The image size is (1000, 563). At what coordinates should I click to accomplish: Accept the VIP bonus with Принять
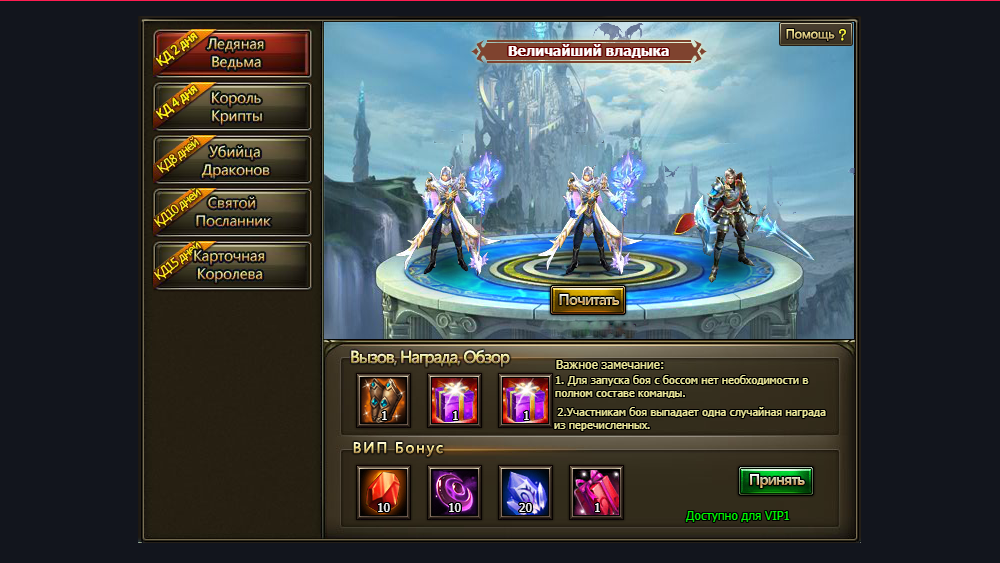pyautogui.click(x=776, y=481)
